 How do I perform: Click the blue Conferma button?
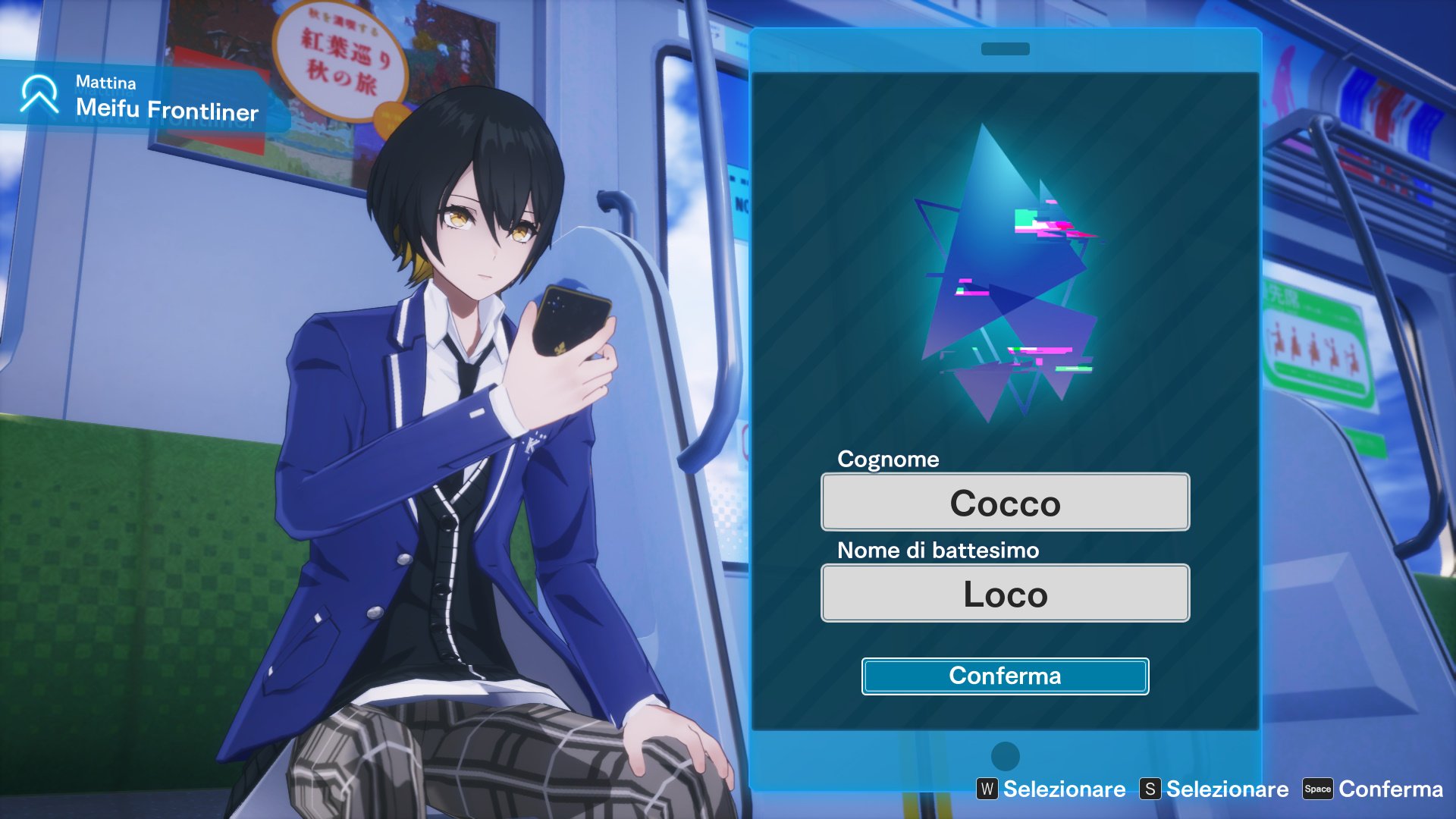[1005, 676]
